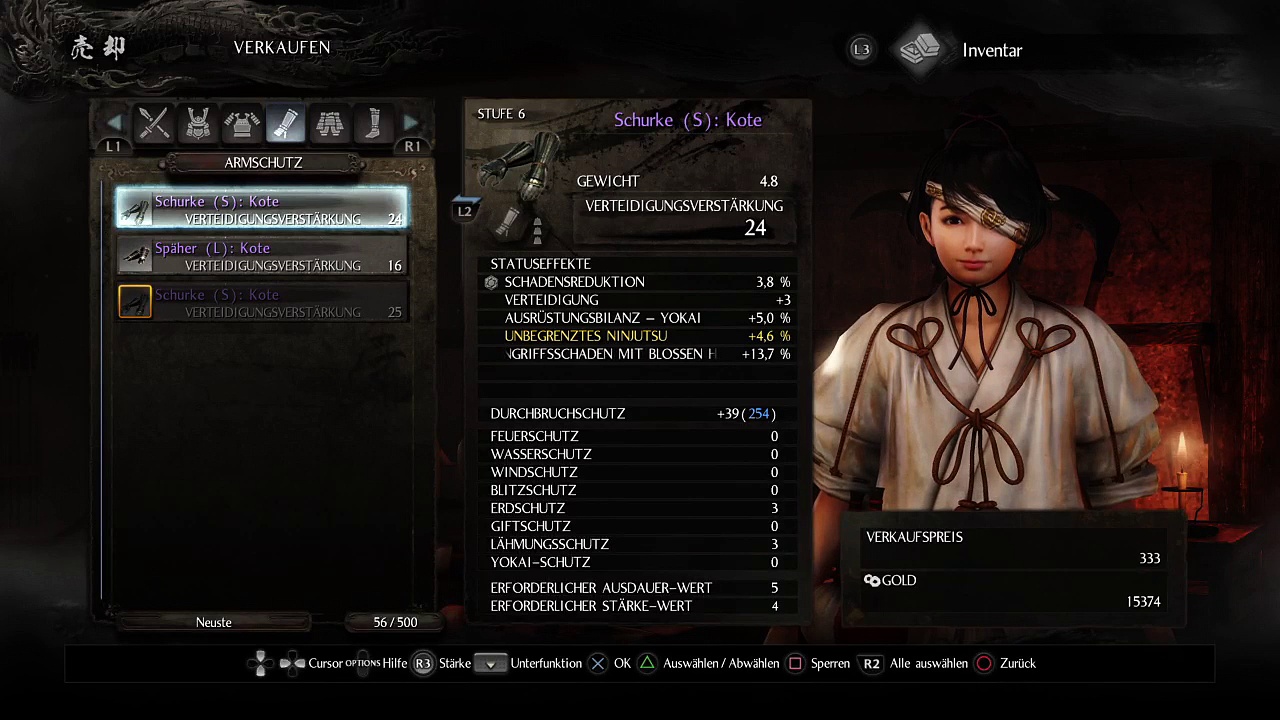This screenshot has height=720, width=1280.
Task: Switch to the crossed swords weapons tab
Action: pos(154,123)
